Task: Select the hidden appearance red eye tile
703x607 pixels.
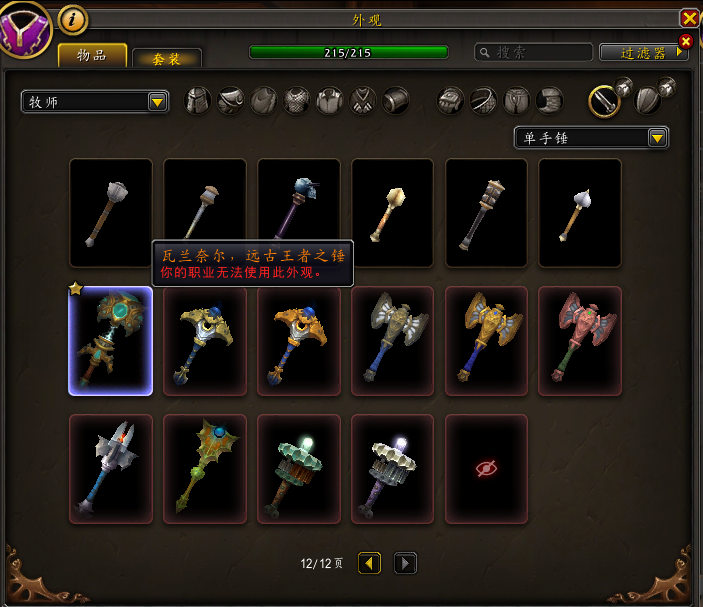Action: [486, 468]
